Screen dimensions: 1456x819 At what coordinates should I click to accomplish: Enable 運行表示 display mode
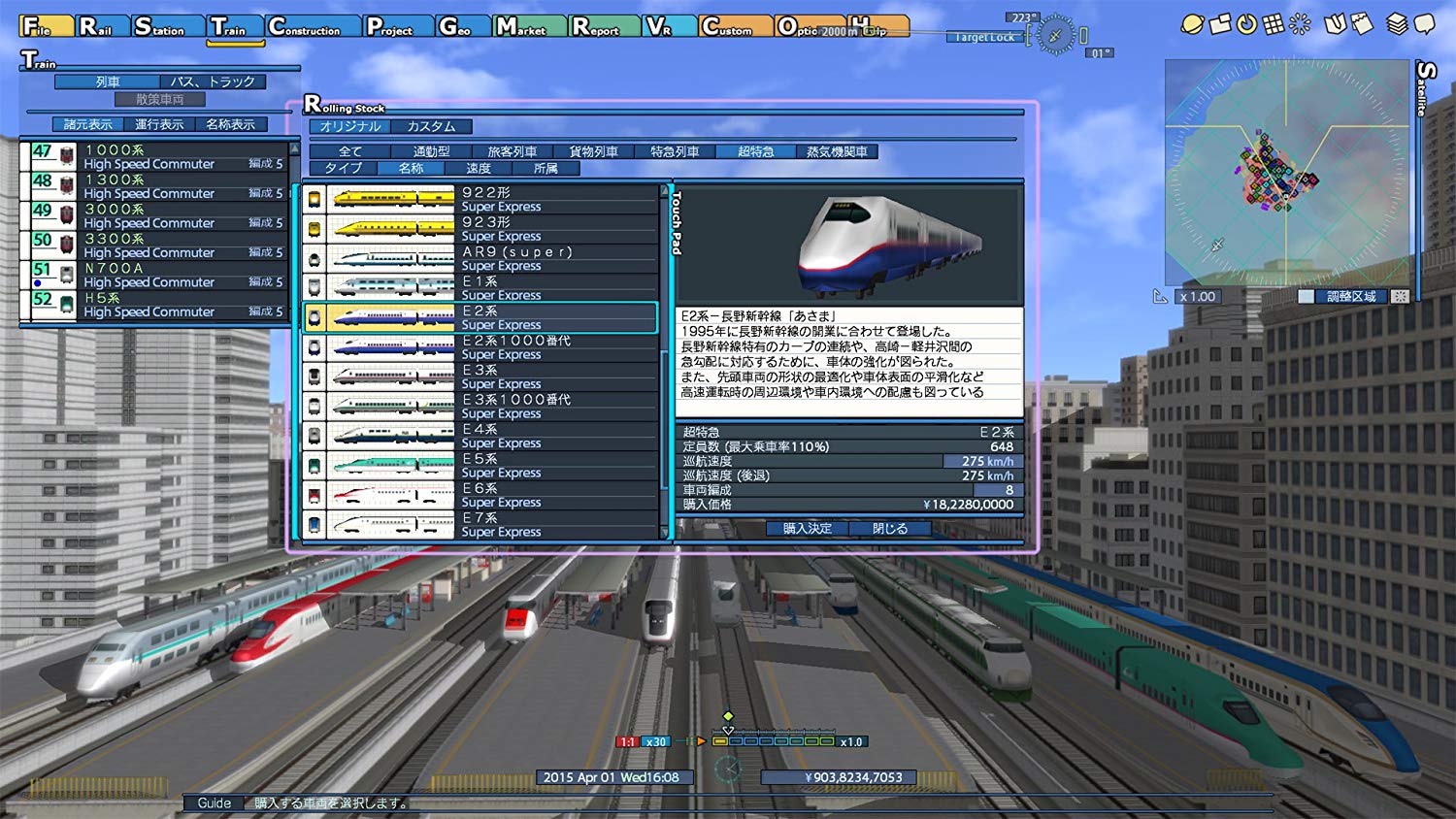[157, 123]
